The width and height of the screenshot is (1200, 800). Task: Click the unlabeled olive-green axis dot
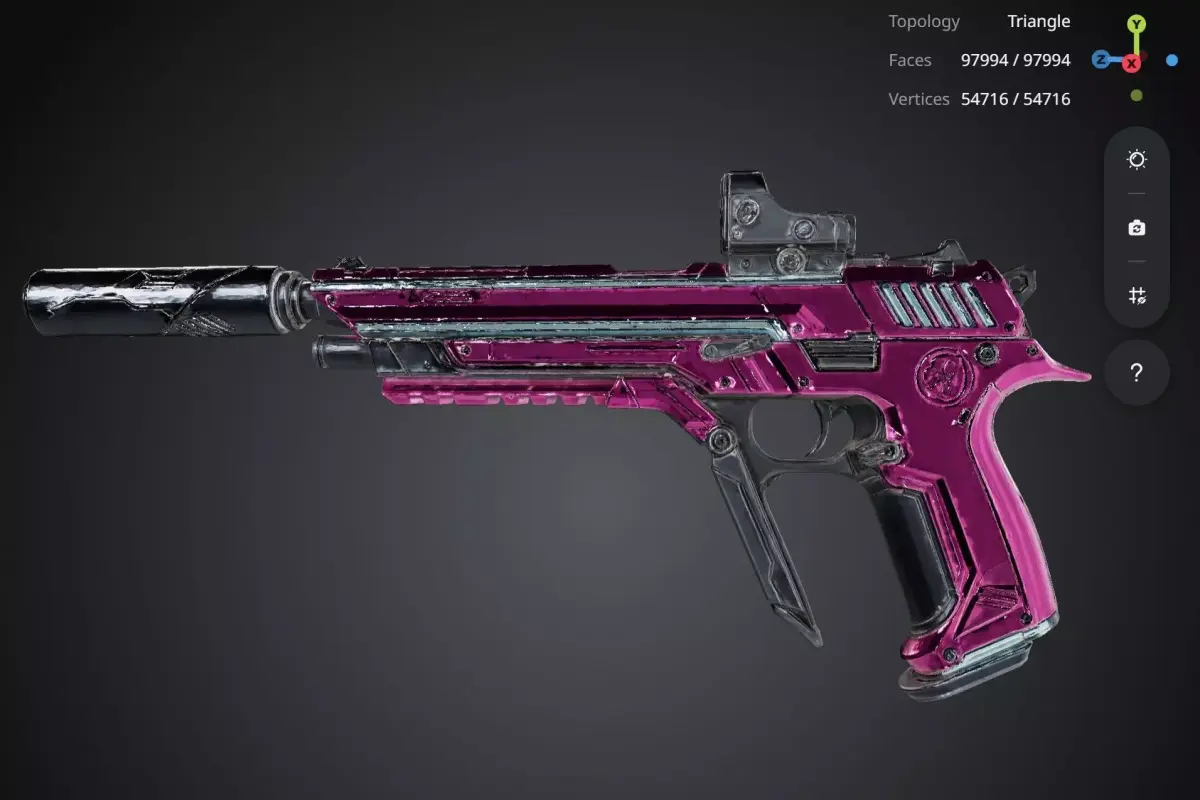coord(1136,96)
